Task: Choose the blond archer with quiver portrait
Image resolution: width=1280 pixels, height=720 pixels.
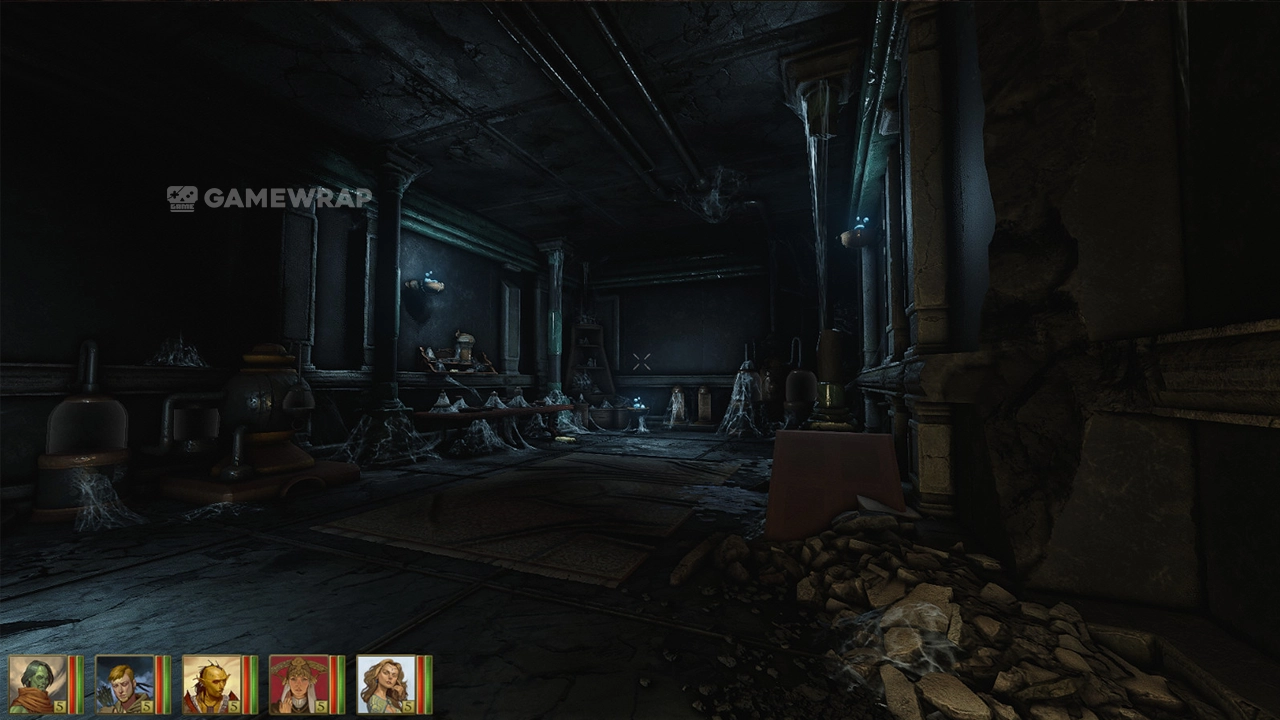Action: [125, 684]
